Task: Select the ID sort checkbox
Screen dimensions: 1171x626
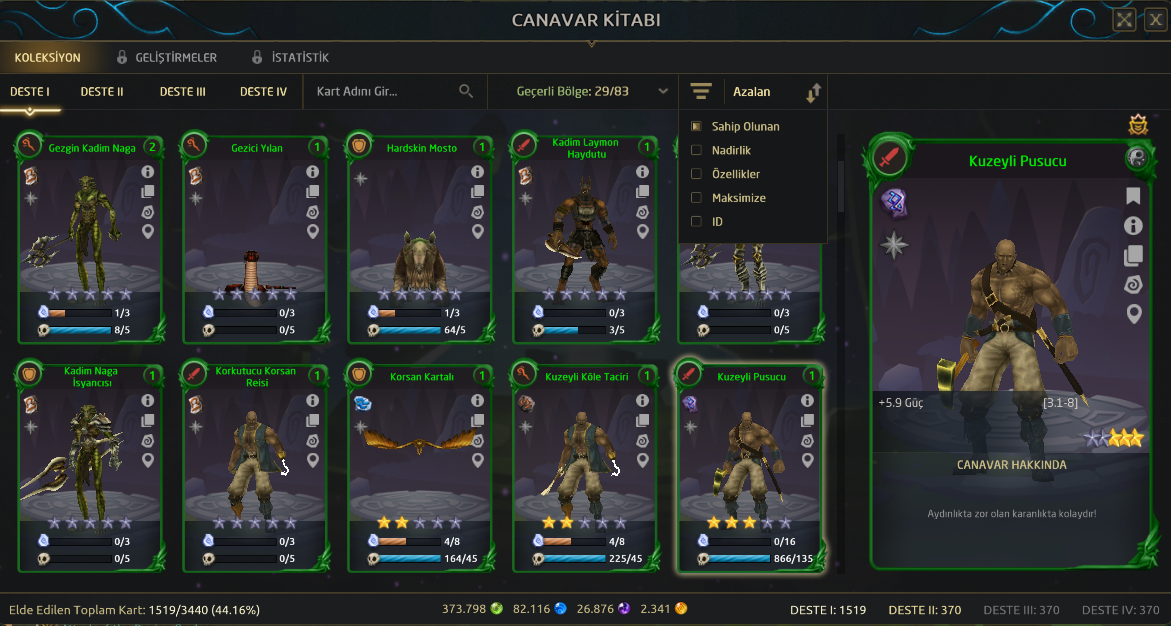Action: [697, 222]
